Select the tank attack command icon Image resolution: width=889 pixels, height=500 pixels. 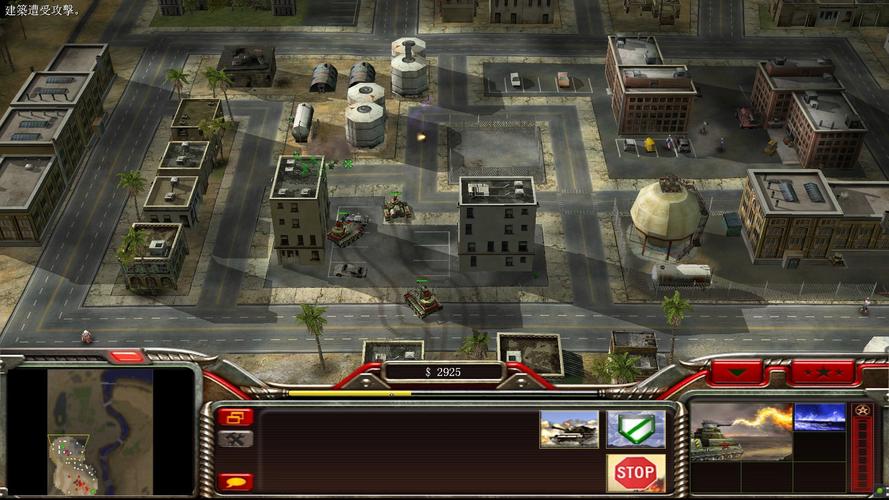tap(569, 429)
